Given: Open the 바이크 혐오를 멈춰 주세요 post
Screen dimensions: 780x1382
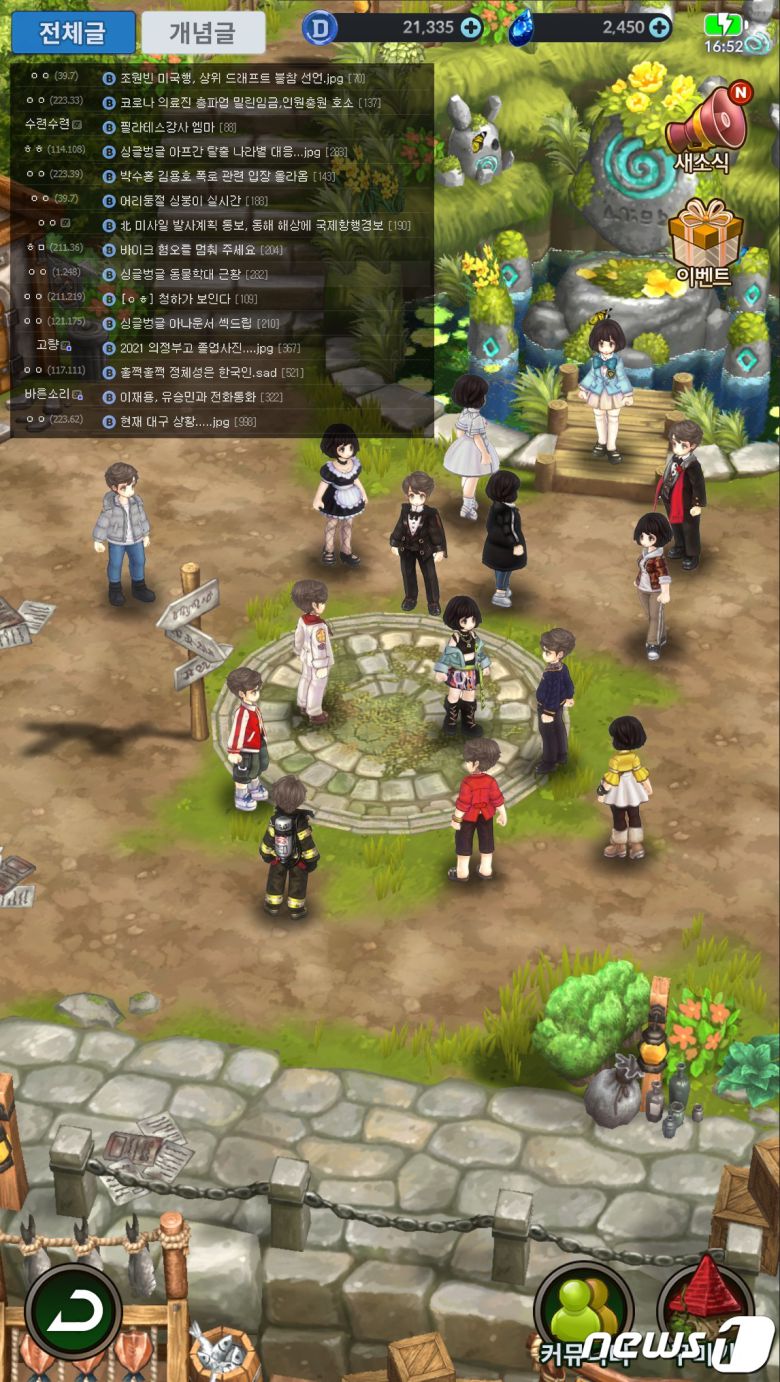Looking at the screenshot, I should pyautogui.click(x=201, y=250).
